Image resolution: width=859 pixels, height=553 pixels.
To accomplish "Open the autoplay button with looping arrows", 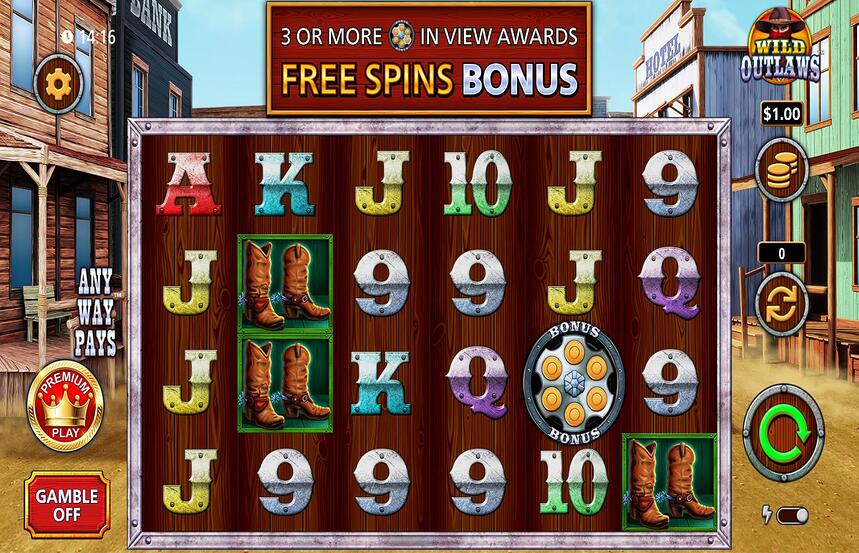I will coord(781,304).
